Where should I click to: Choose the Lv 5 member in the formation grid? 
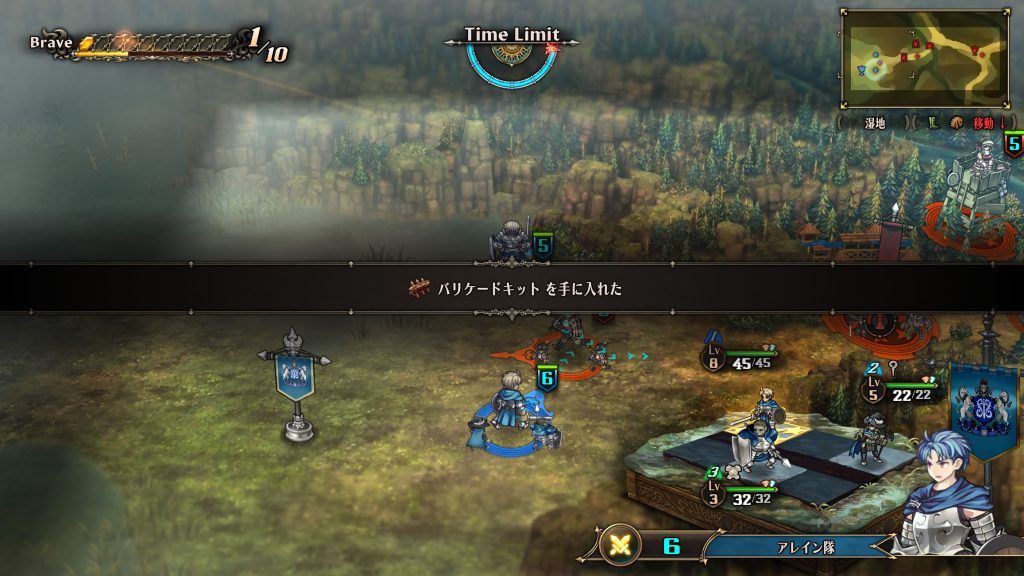(x=872, y=438)
